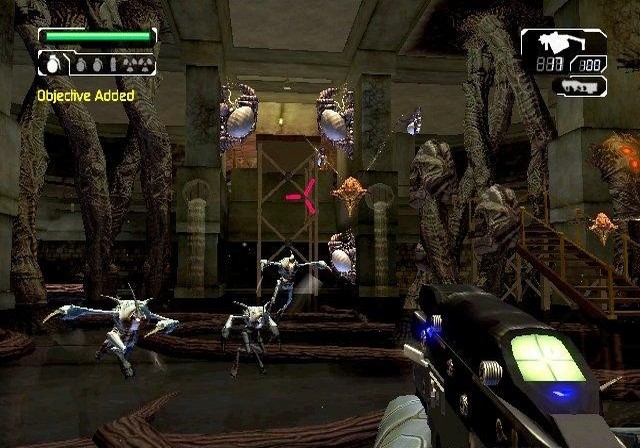Viewport: 640px width, 448px height.
Task: Click the equipped weapon silhouette icon
Action: pos(551,43)
